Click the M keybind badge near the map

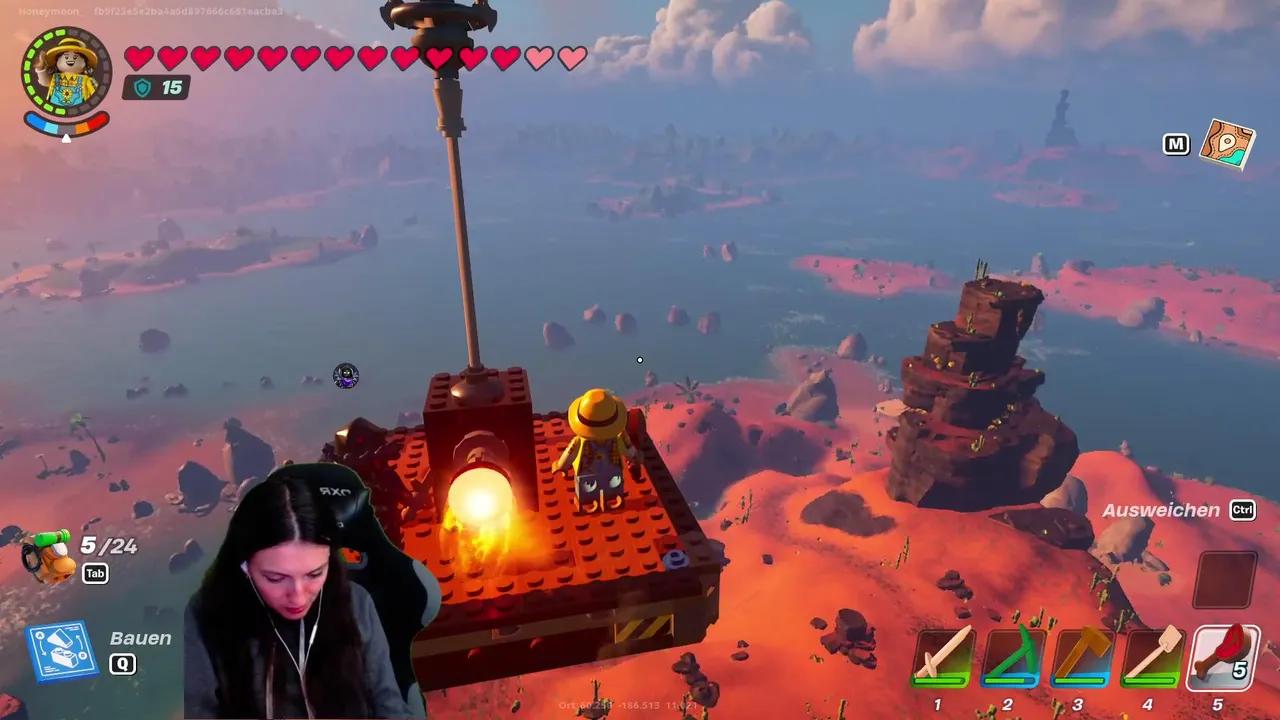pos(1176,144)
